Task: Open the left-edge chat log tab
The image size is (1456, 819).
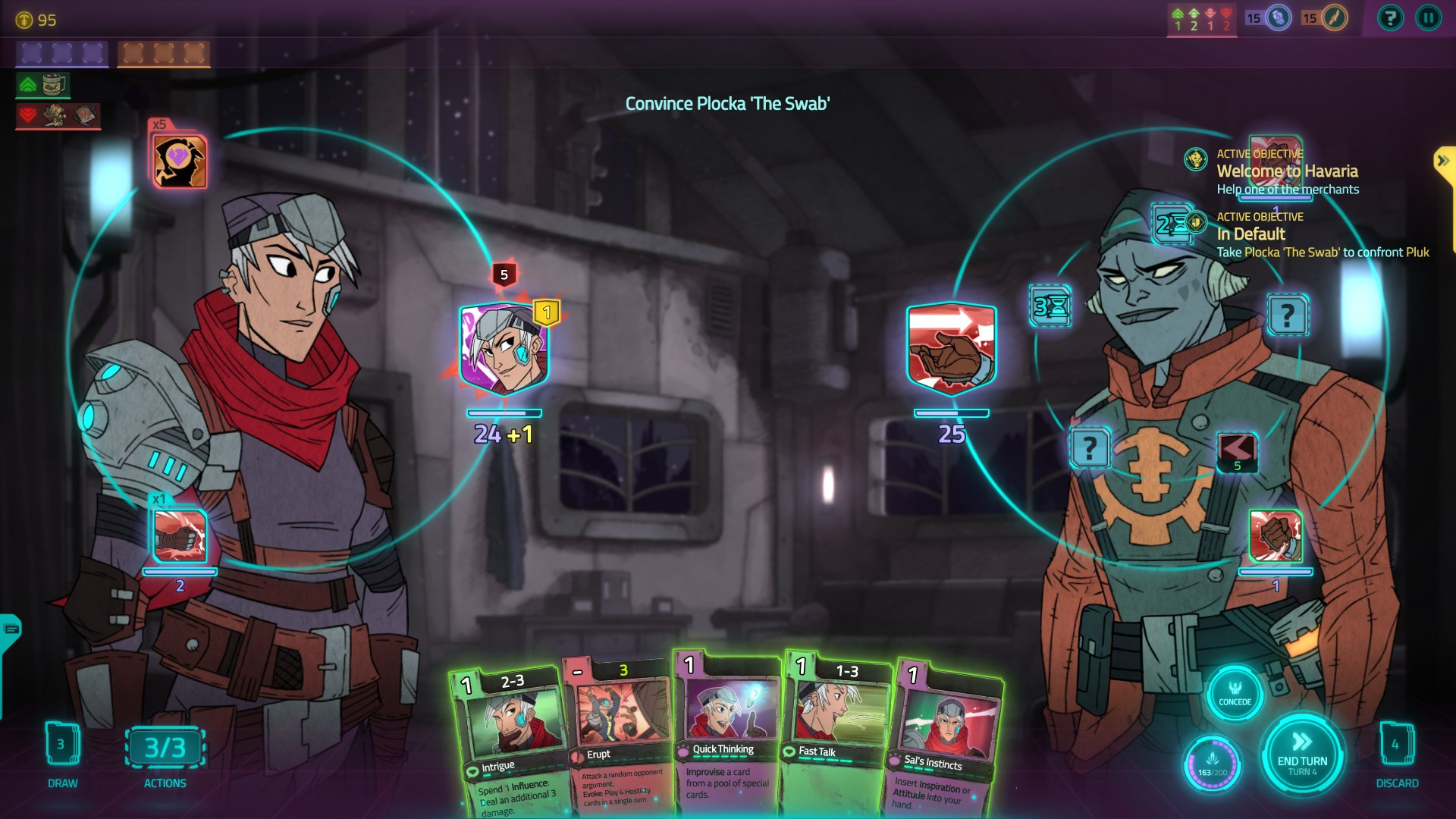Action: pos(11,629)
